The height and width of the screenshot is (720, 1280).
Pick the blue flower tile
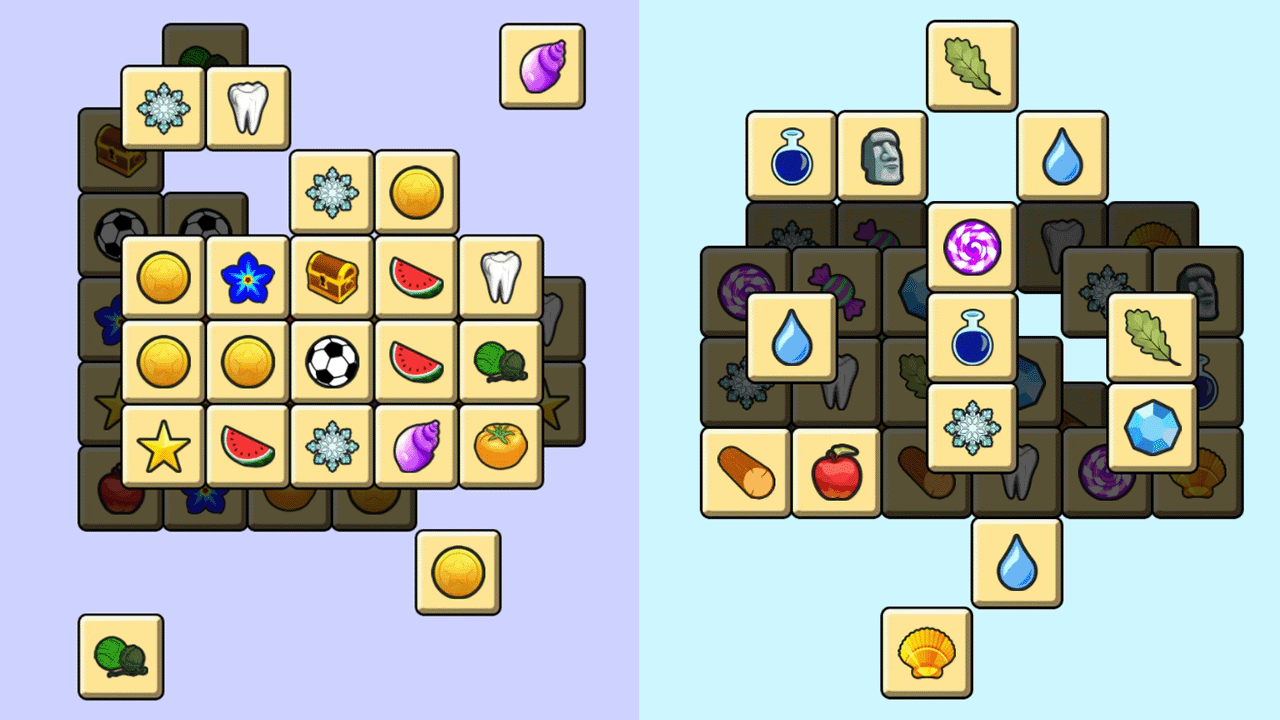pos(247,276)
